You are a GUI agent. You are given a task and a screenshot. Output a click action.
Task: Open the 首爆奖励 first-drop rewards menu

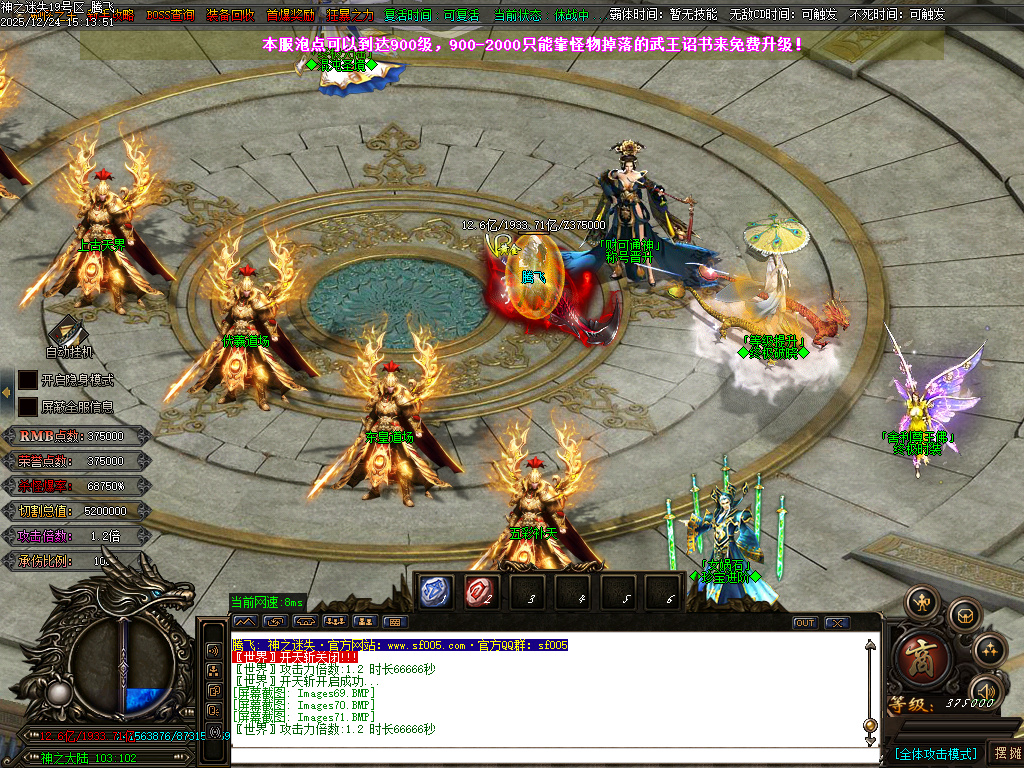click(x=290, y=15)
